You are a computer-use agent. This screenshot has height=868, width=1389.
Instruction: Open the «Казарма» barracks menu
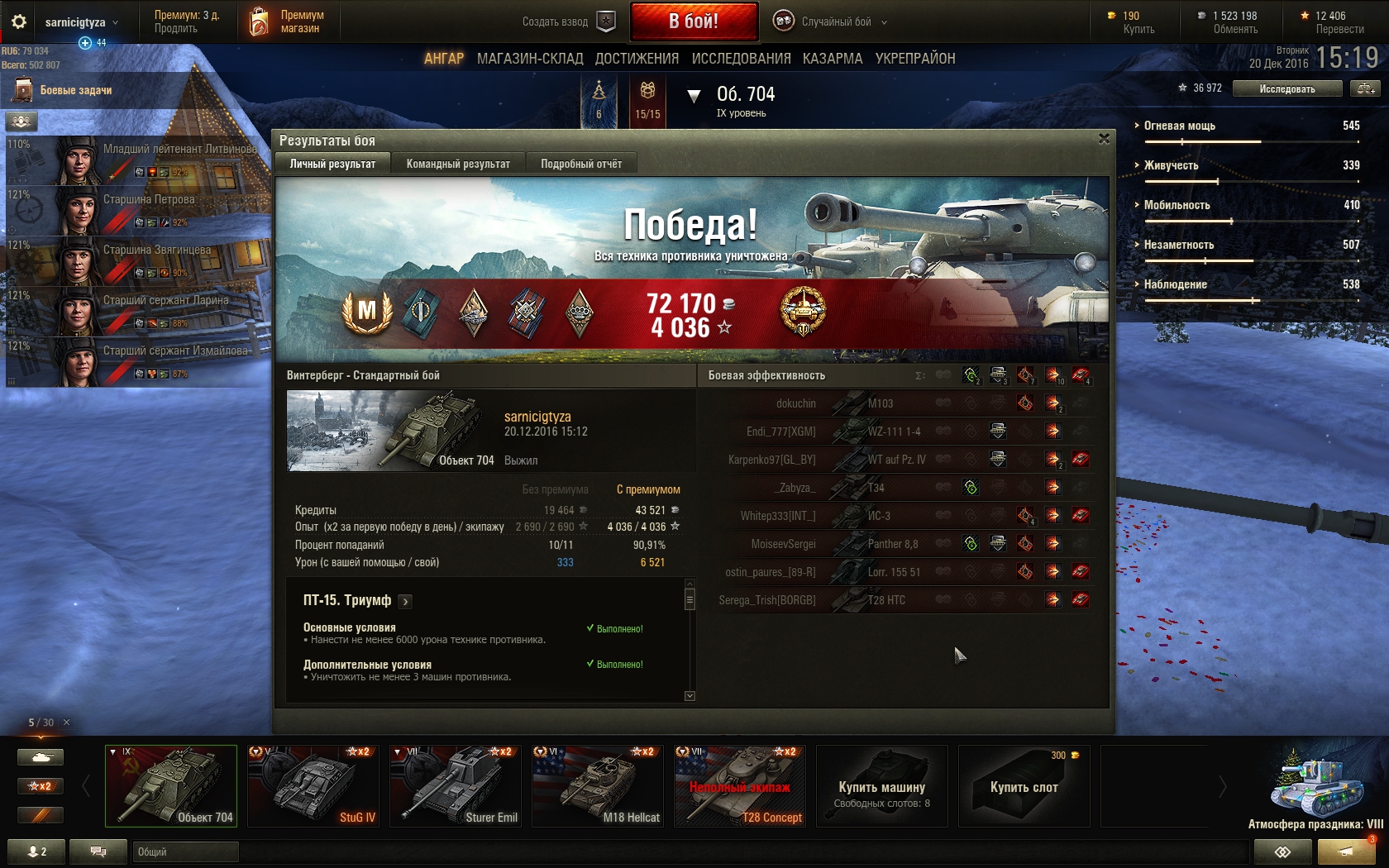pos(833,59)
